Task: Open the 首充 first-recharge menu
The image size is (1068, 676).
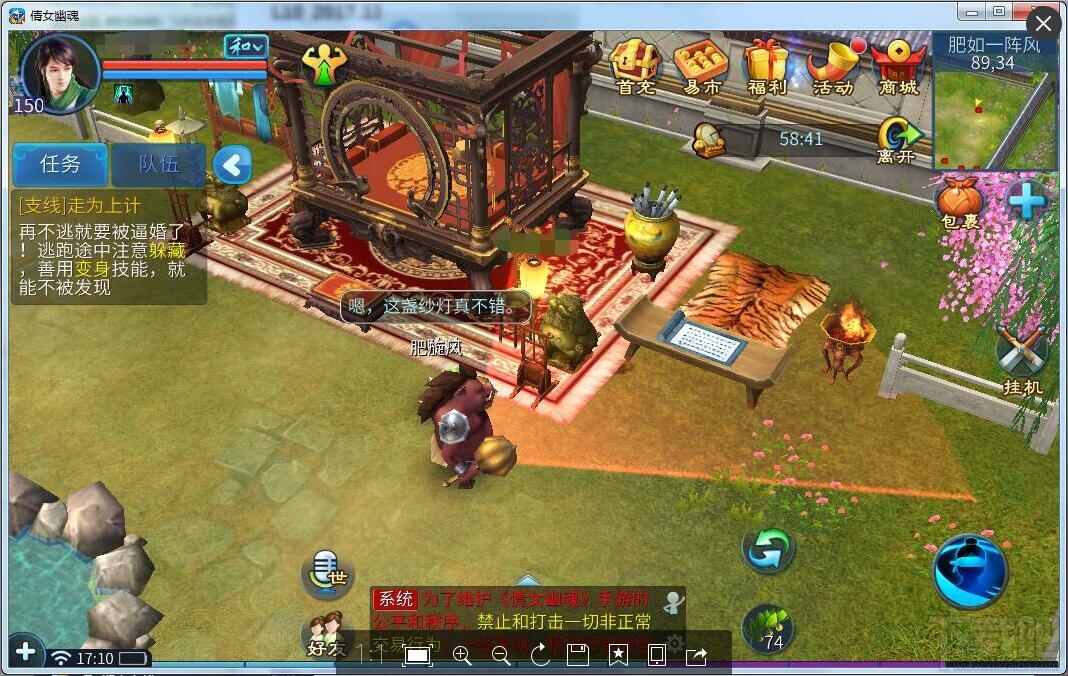Action: [x=635, y=67]
